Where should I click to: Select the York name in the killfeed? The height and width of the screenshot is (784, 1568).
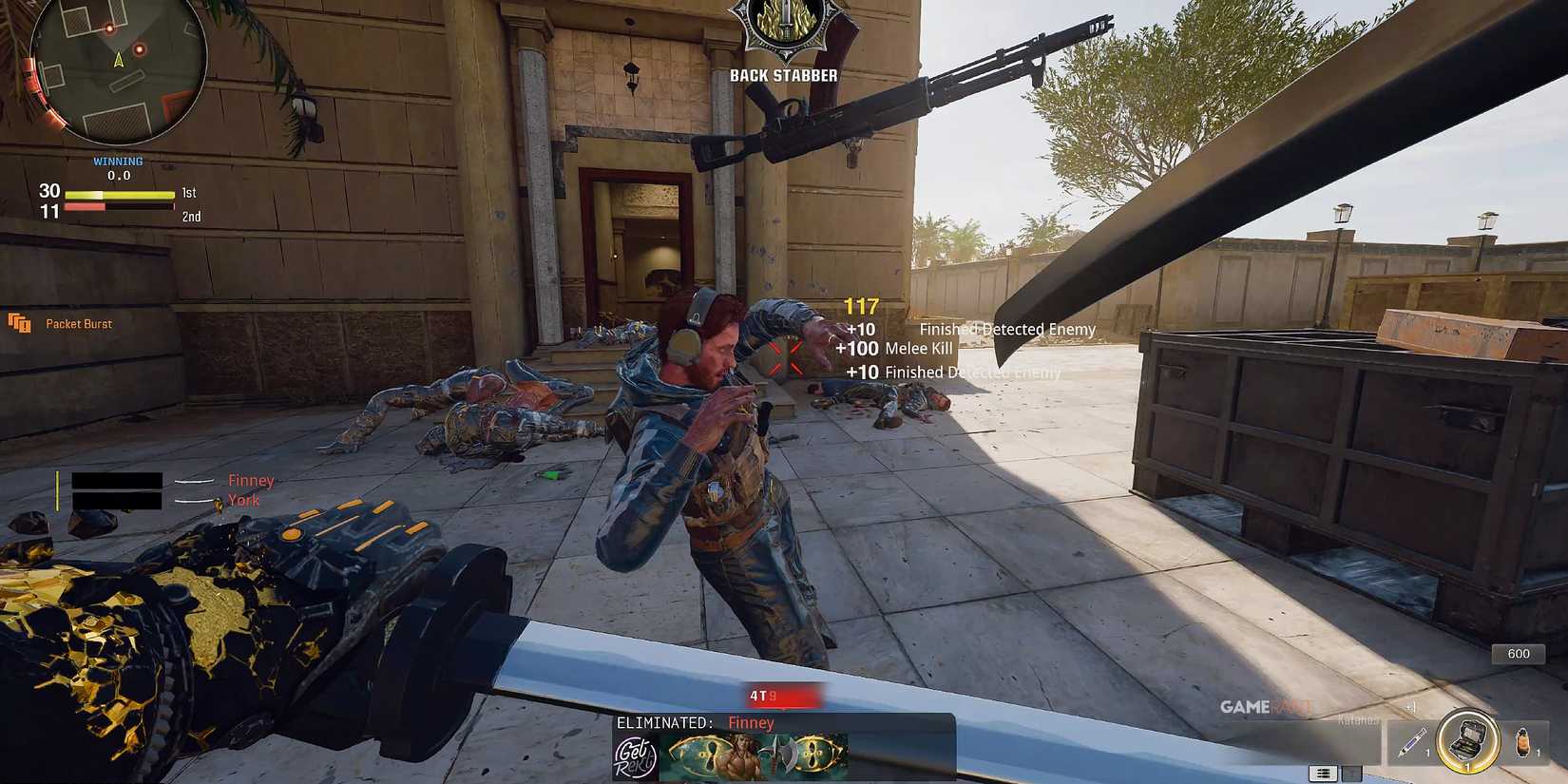coord(243,499)
